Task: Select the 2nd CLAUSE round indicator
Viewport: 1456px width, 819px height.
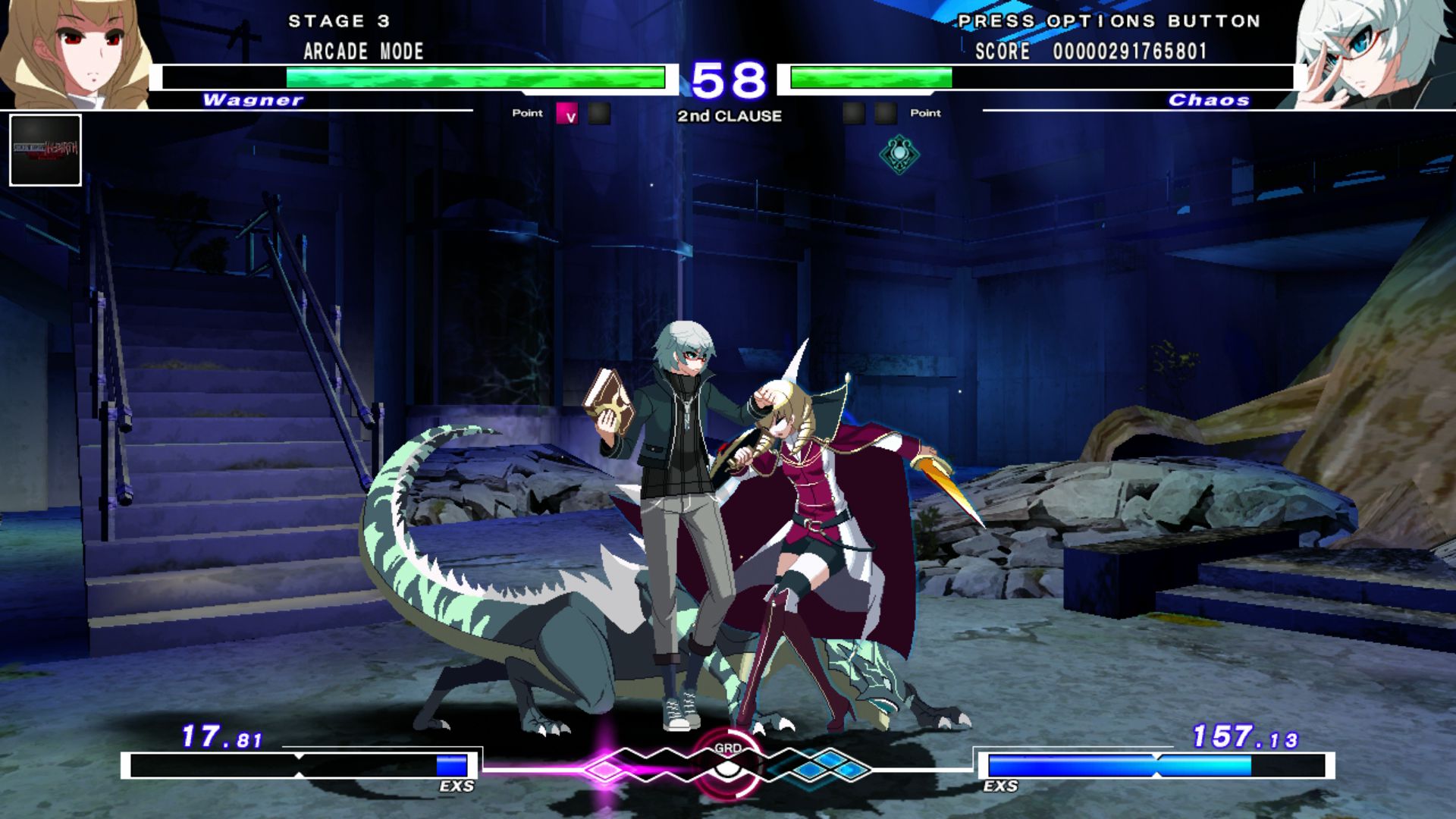Action: pyautogui.click(x=729, y=116)
